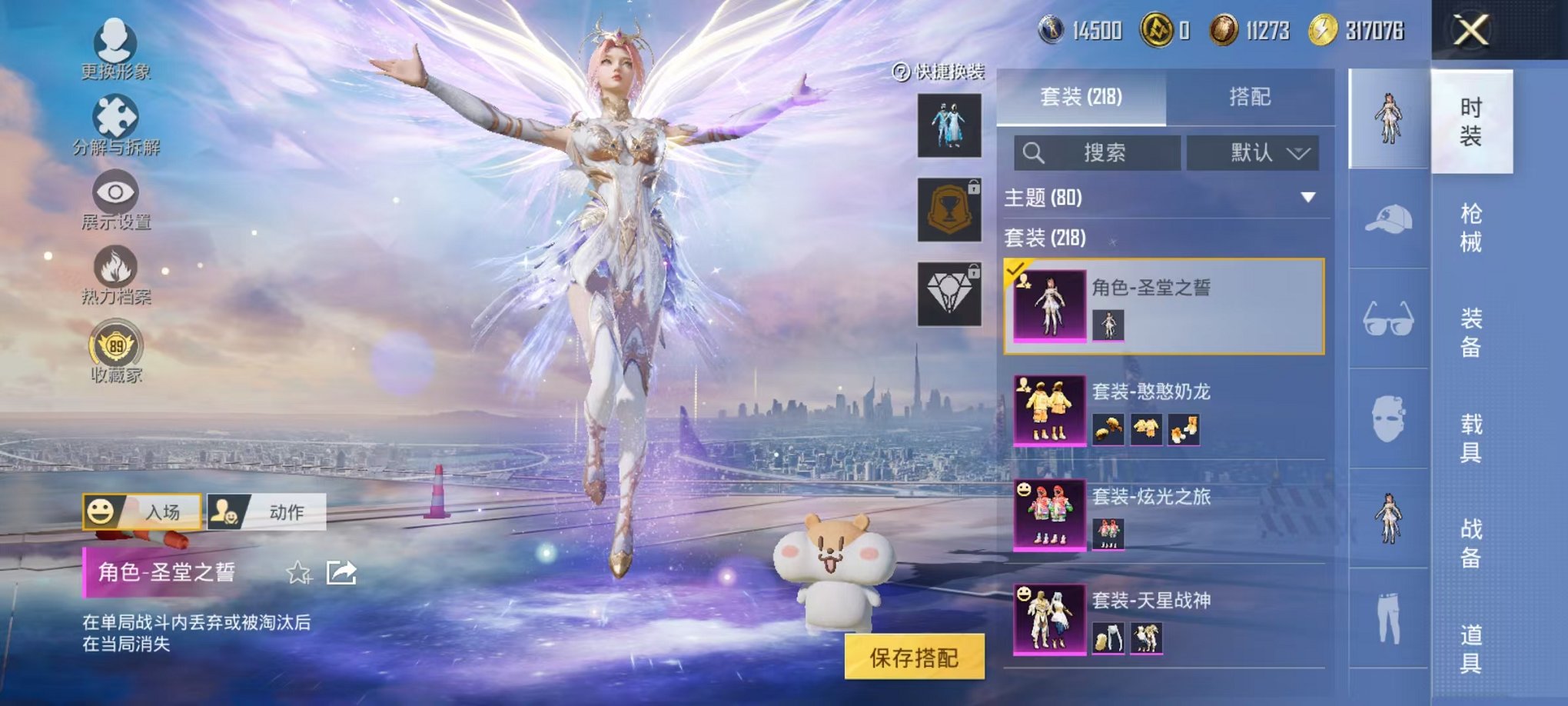The width and height of the screenshot is (1568, 706).
Task: Select the 套装-憨憨奶龙 outfit row
Action: pos(1164,410)
